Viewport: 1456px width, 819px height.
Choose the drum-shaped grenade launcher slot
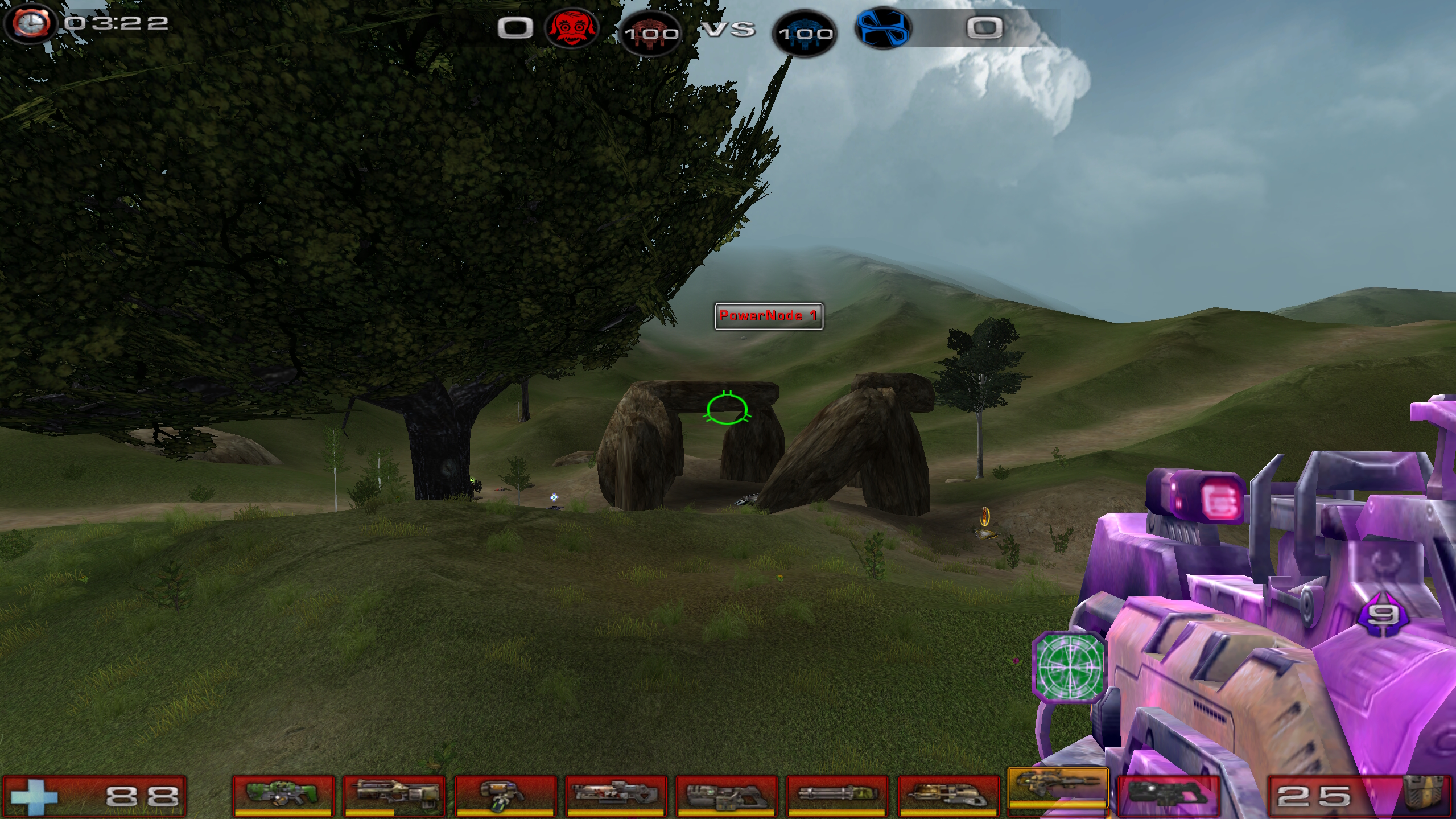point(504,793)
